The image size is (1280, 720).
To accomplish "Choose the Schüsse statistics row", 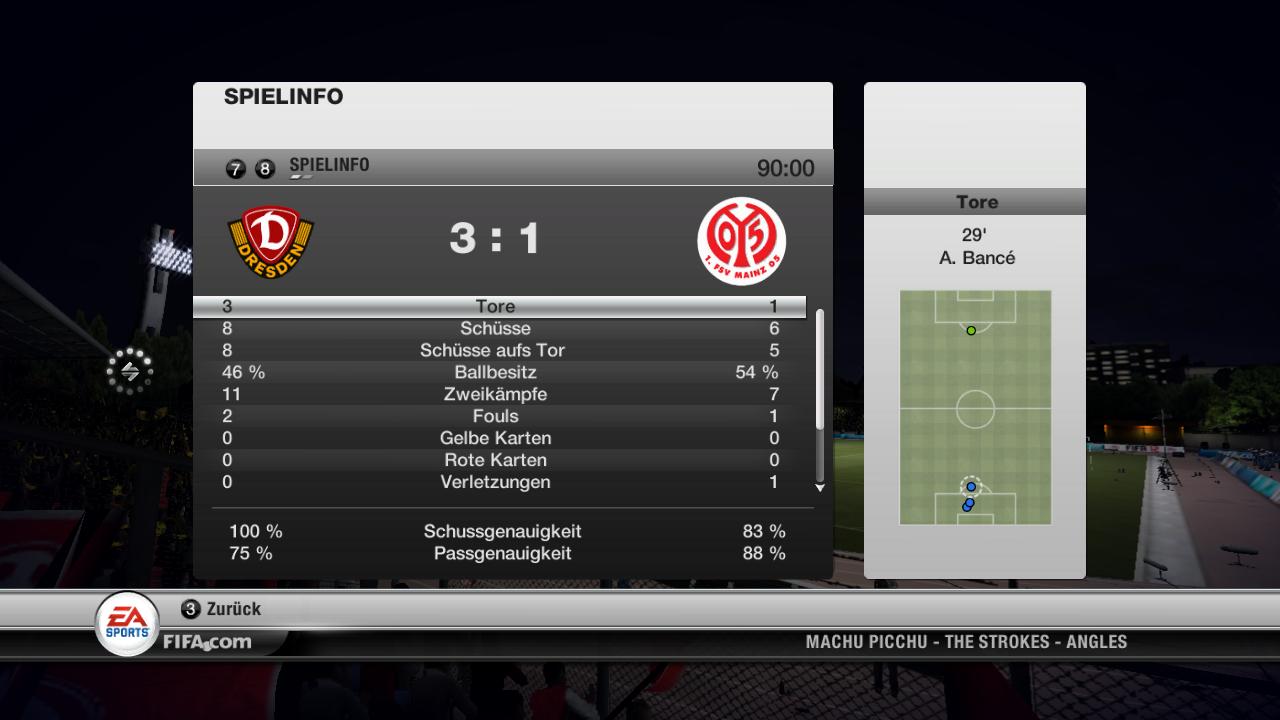I will tap(499, 329).
